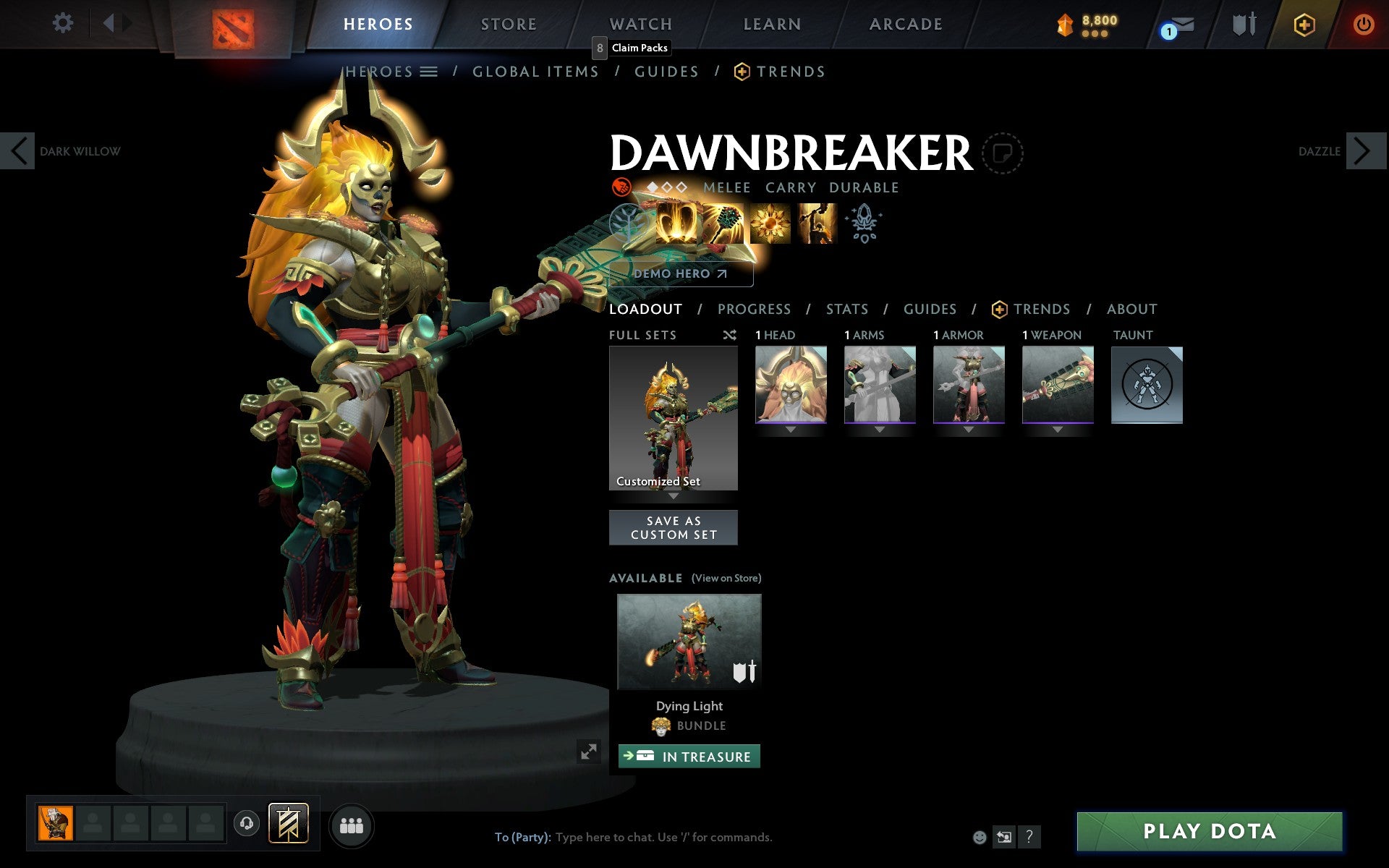Switch to the STATS tab
The image size is (1389, 868).
point(846,309)
